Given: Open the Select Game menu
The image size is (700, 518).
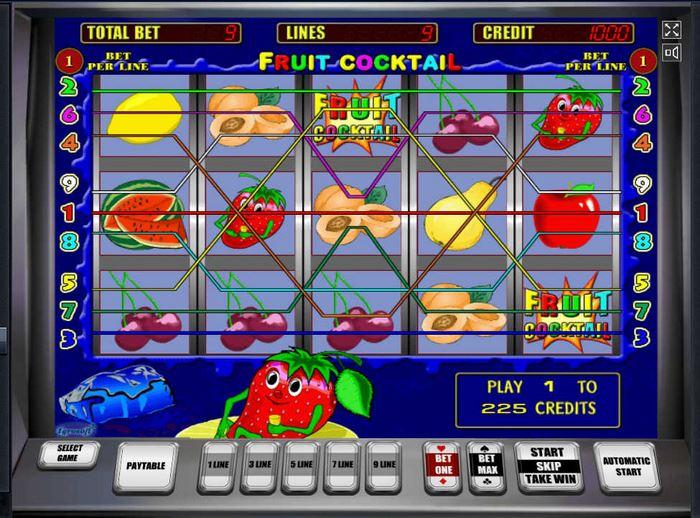Looking at the screenshot, I should point(70,454).
